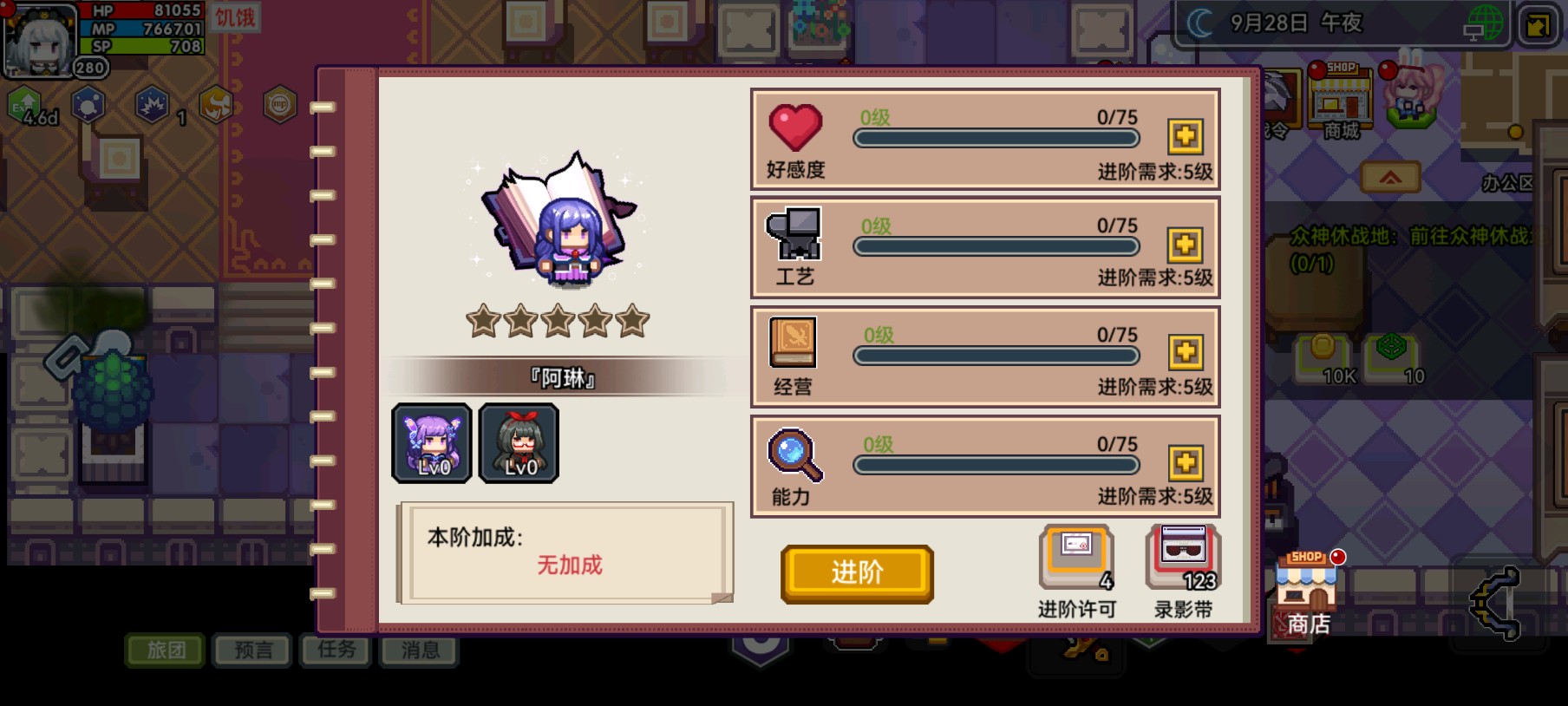Select the black-haired Lv0 character portrait
Image resolution: width=1568 pixels, height=706 pixels.
(518, 445)
